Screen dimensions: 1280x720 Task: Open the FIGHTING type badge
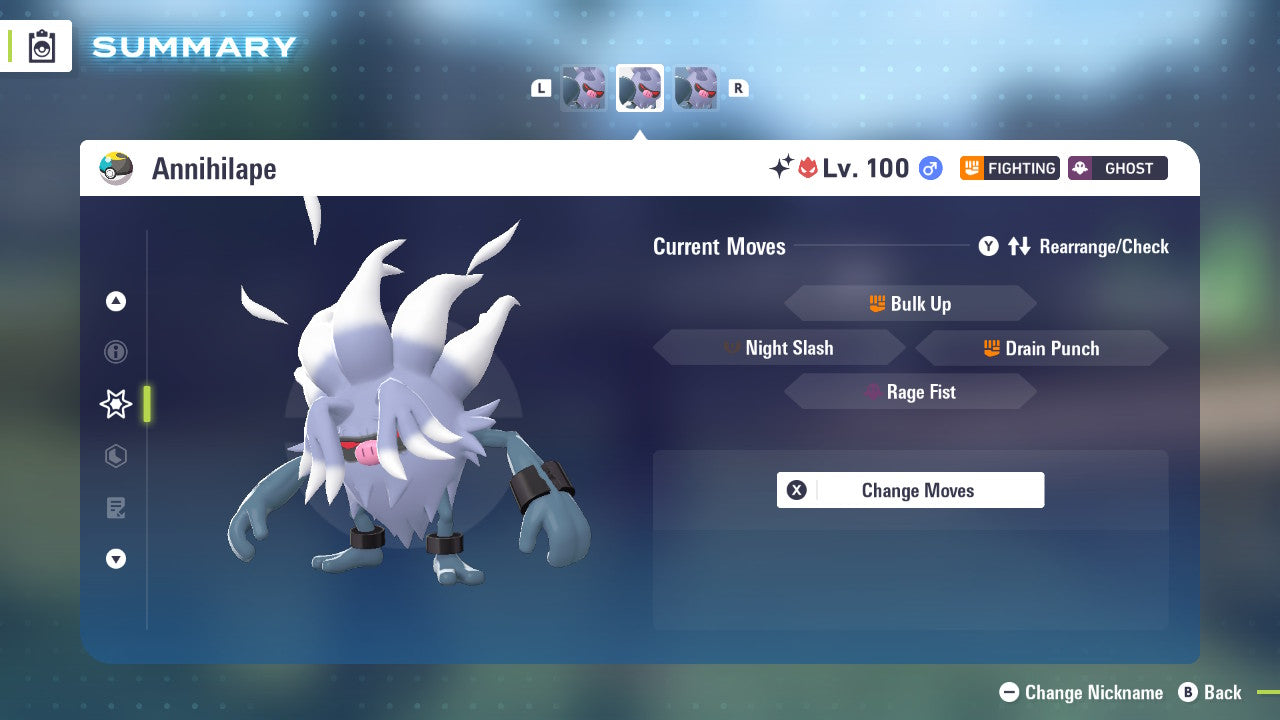click(1010, 168)
